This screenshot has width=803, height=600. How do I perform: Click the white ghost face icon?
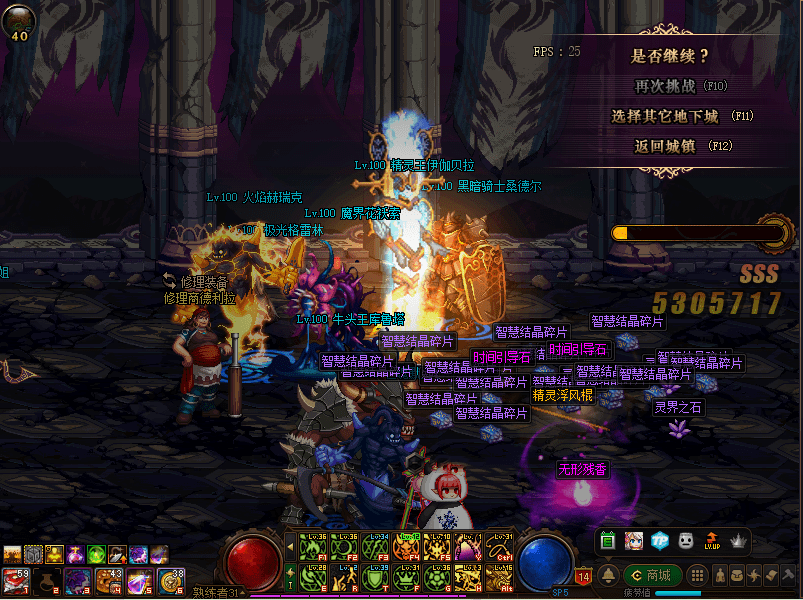(686, 541)
